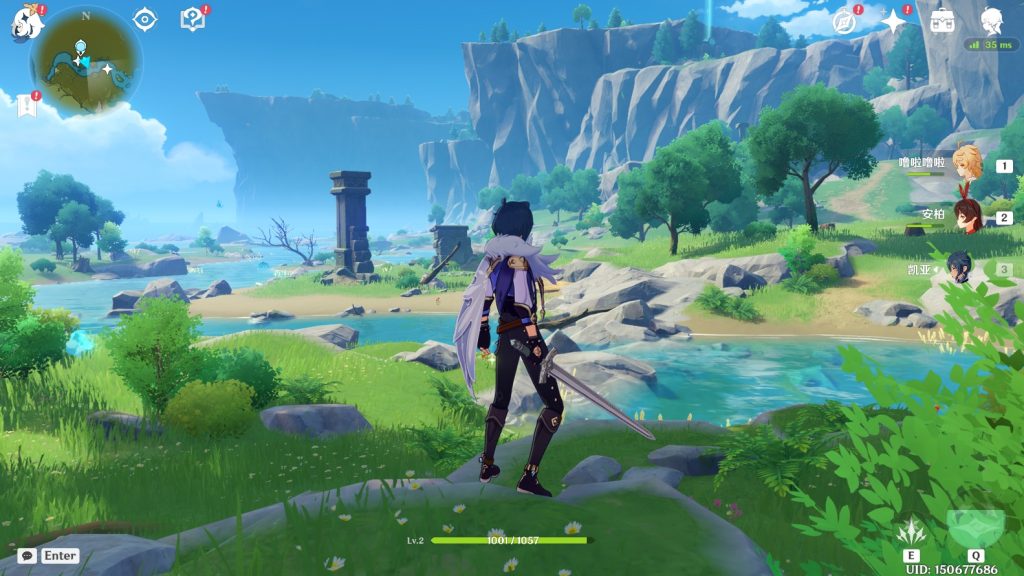Open the backpack inventory

point(941,21)
